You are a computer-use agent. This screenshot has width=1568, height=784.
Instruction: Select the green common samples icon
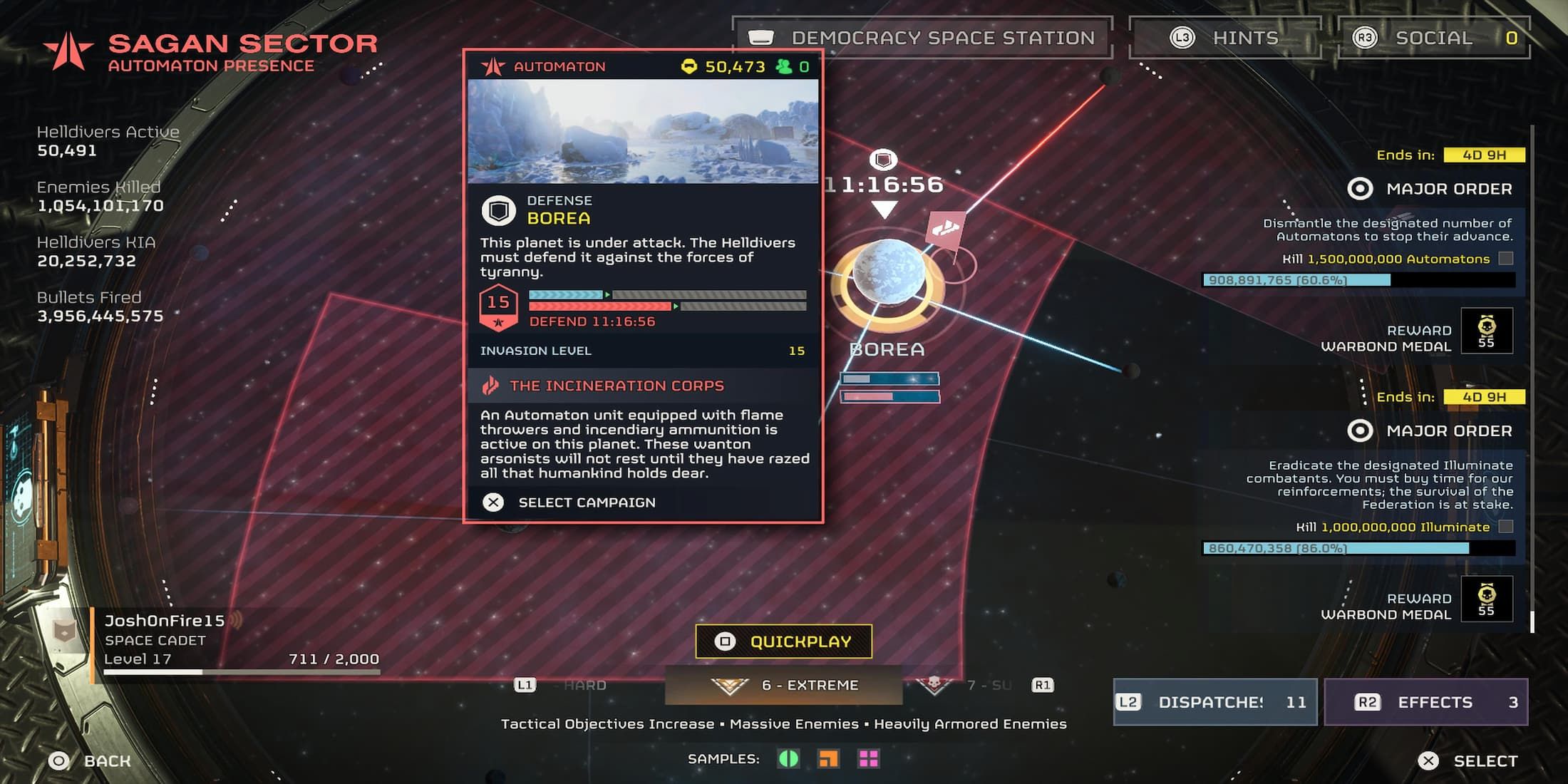[788, 758]
